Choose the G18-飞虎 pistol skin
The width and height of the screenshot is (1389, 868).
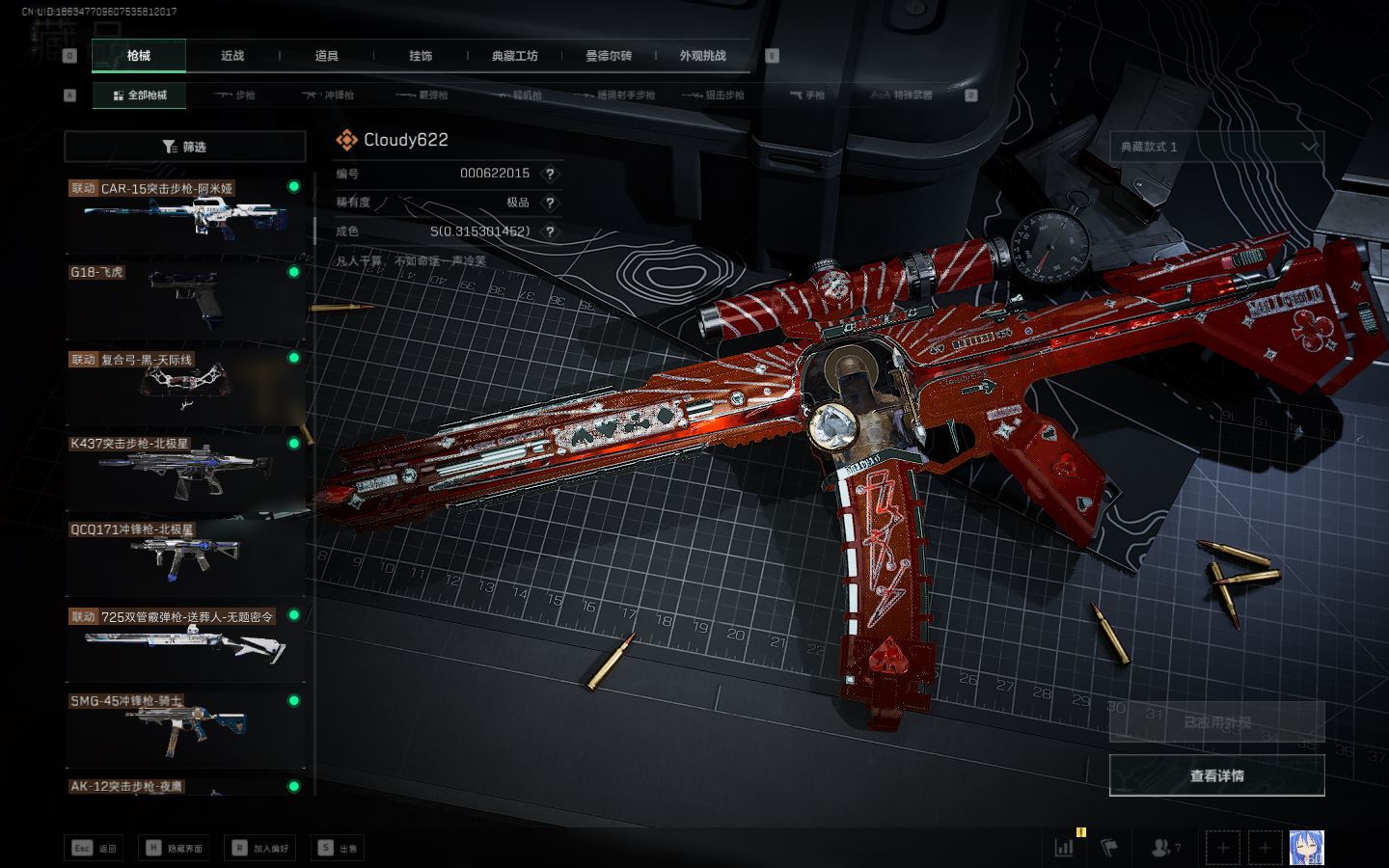click(184, 299)
